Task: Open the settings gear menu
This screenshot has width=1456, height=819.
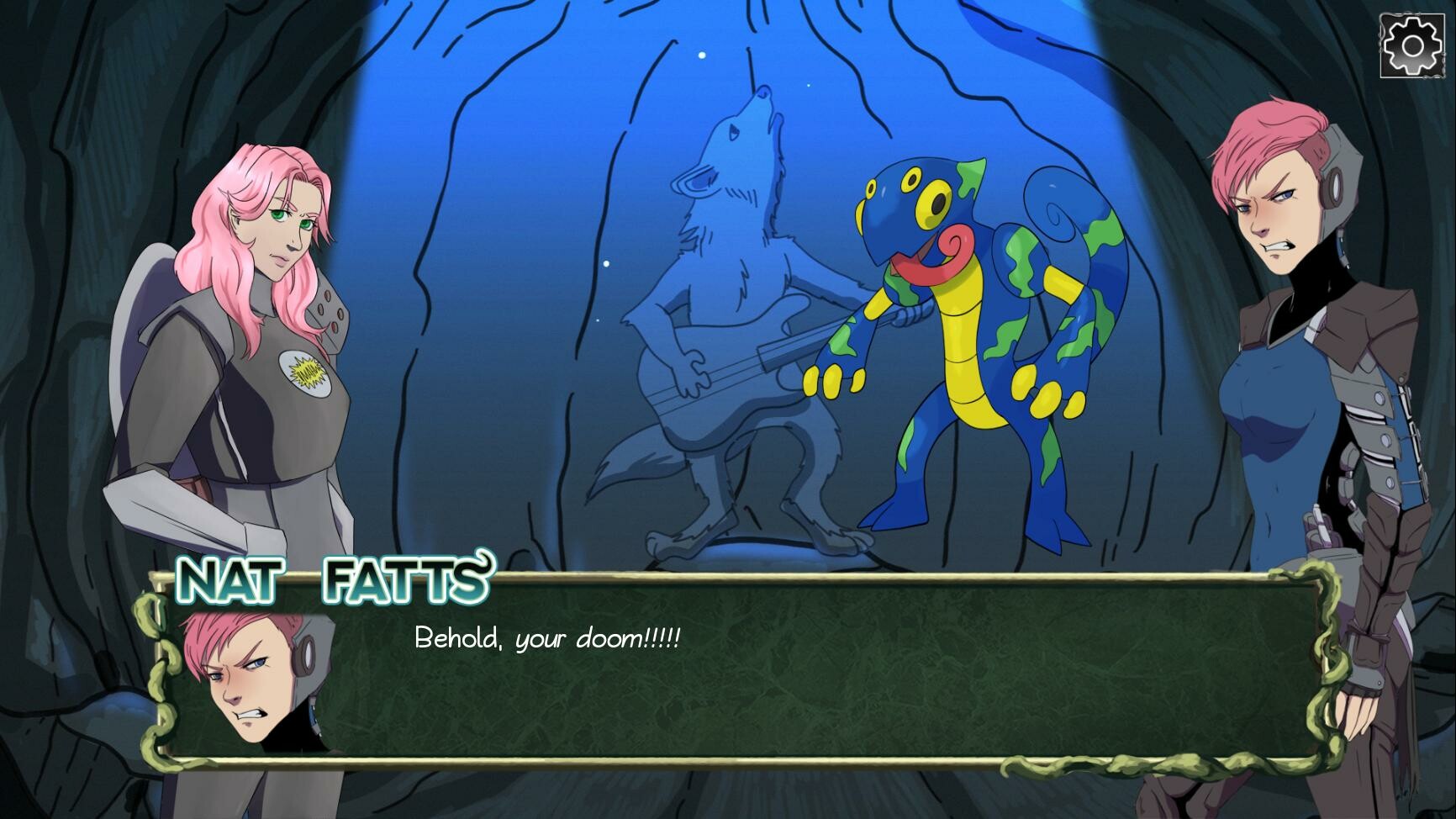Action: 1411,45
